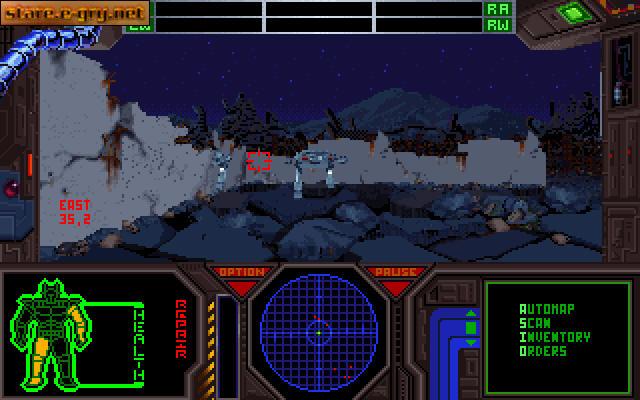Choose the Orders command
Viewport: 640px width, 400px height.
(x=543, y=351)
